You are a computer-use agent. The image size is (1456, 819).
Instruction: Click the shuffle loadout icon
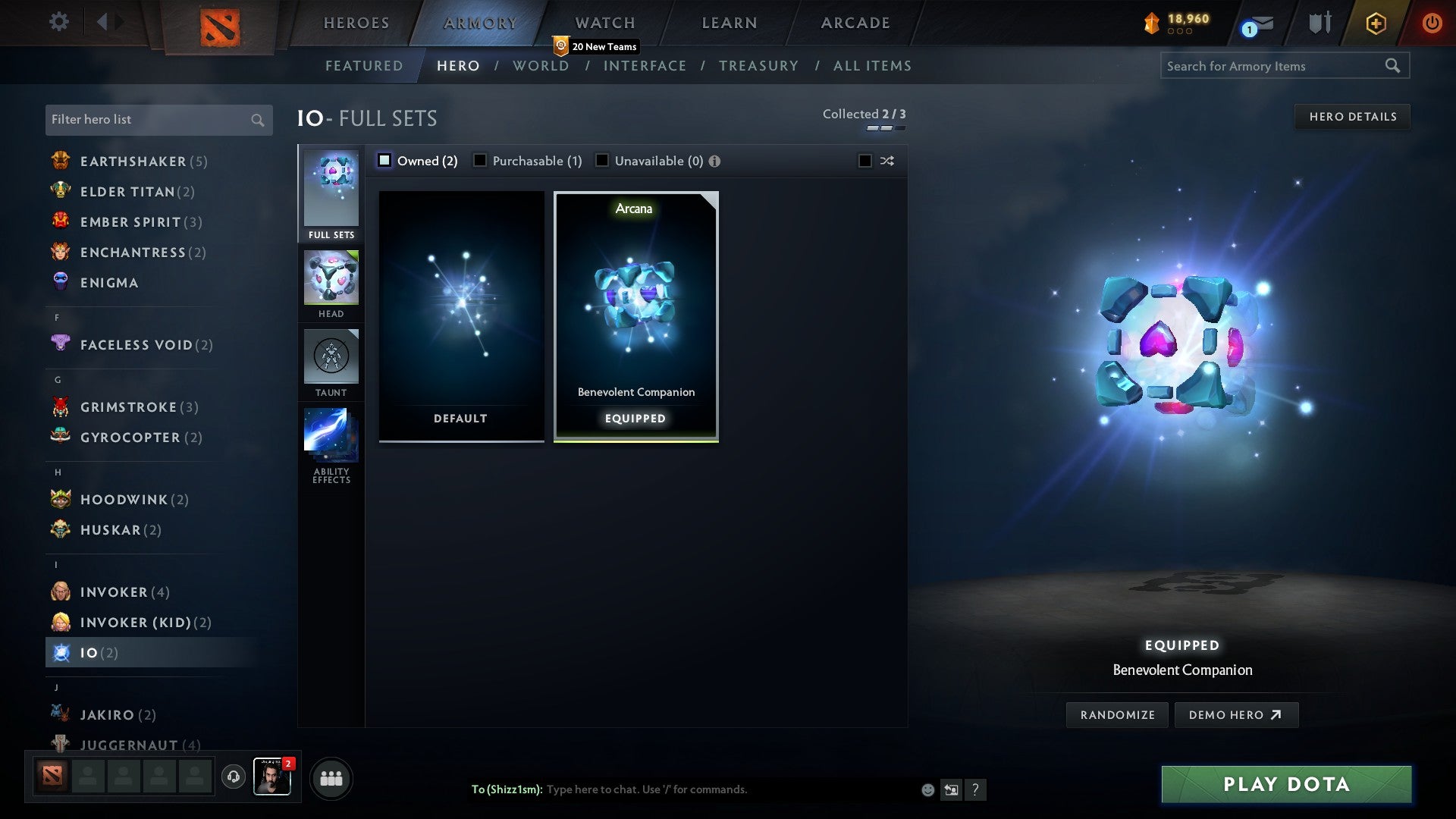(x=886, y=161)
